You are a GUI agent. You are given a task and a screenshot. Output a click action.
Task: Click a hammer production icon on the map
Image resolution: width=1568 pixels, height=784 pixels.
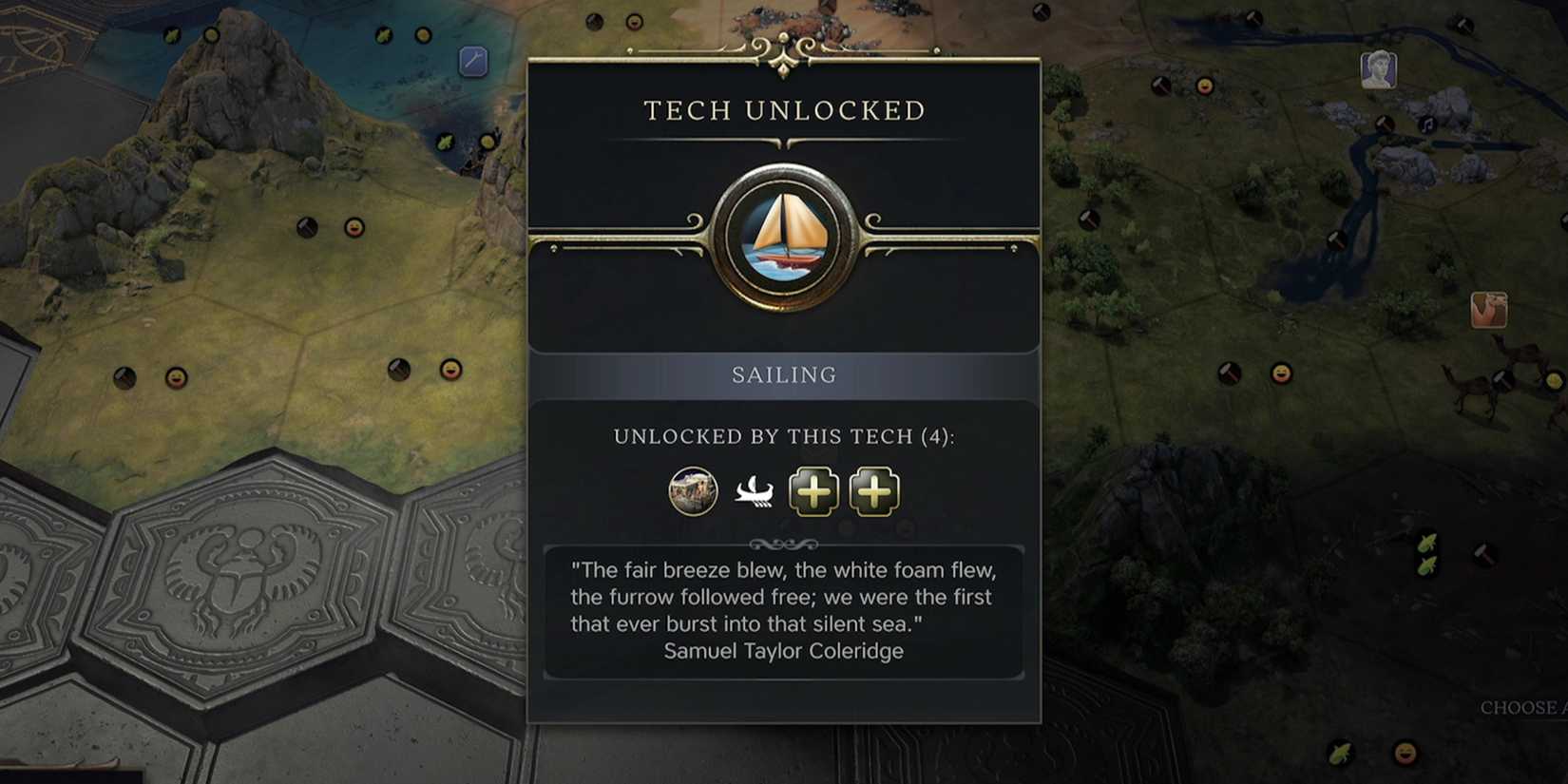(1230, 371)
